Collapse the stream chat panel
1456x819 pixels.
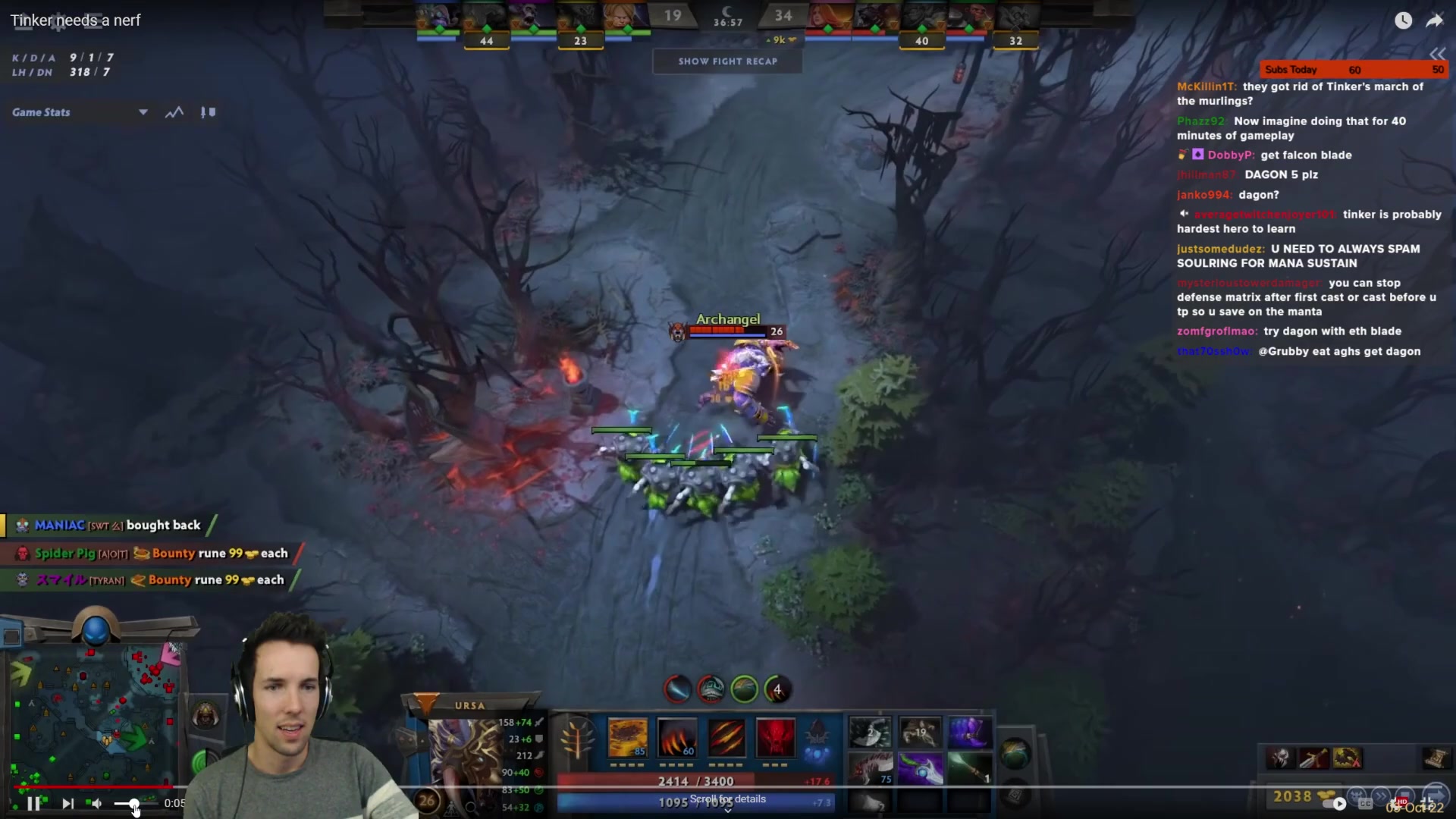coord(1437,54)
